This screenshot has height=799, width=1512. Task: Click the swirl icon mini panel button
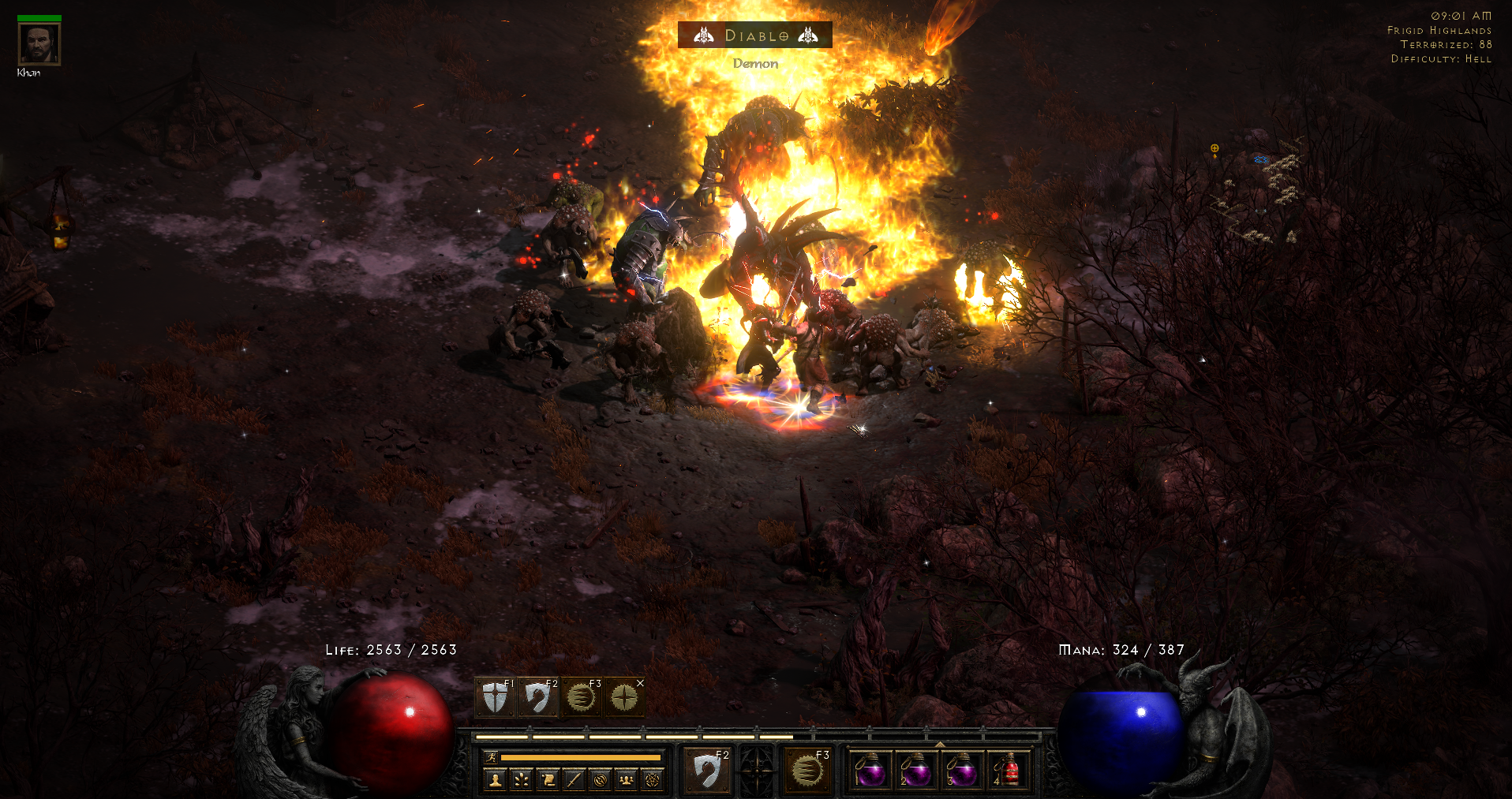tap(600, 780)
